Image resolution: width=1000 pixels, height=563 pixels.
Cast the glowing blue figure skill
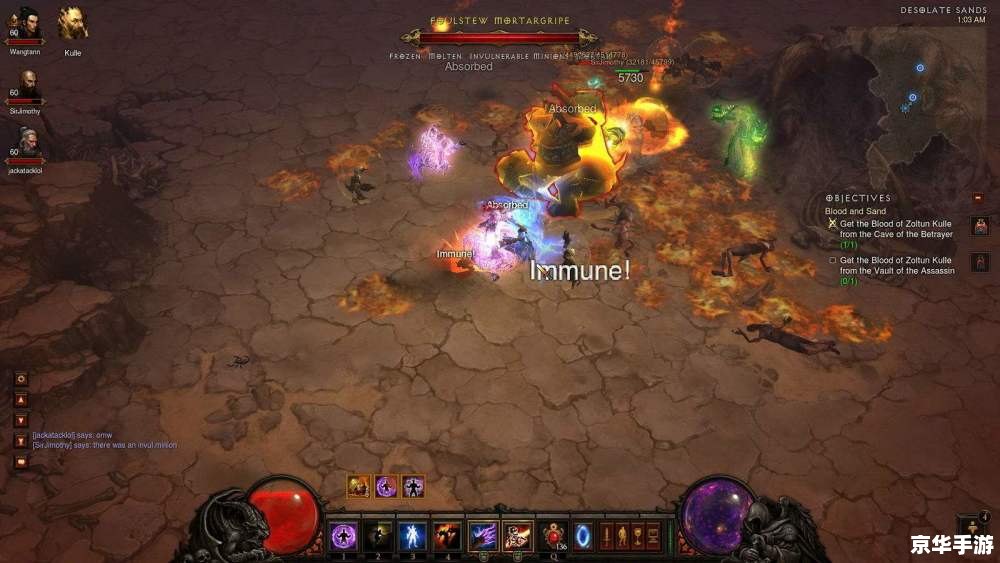412,536
